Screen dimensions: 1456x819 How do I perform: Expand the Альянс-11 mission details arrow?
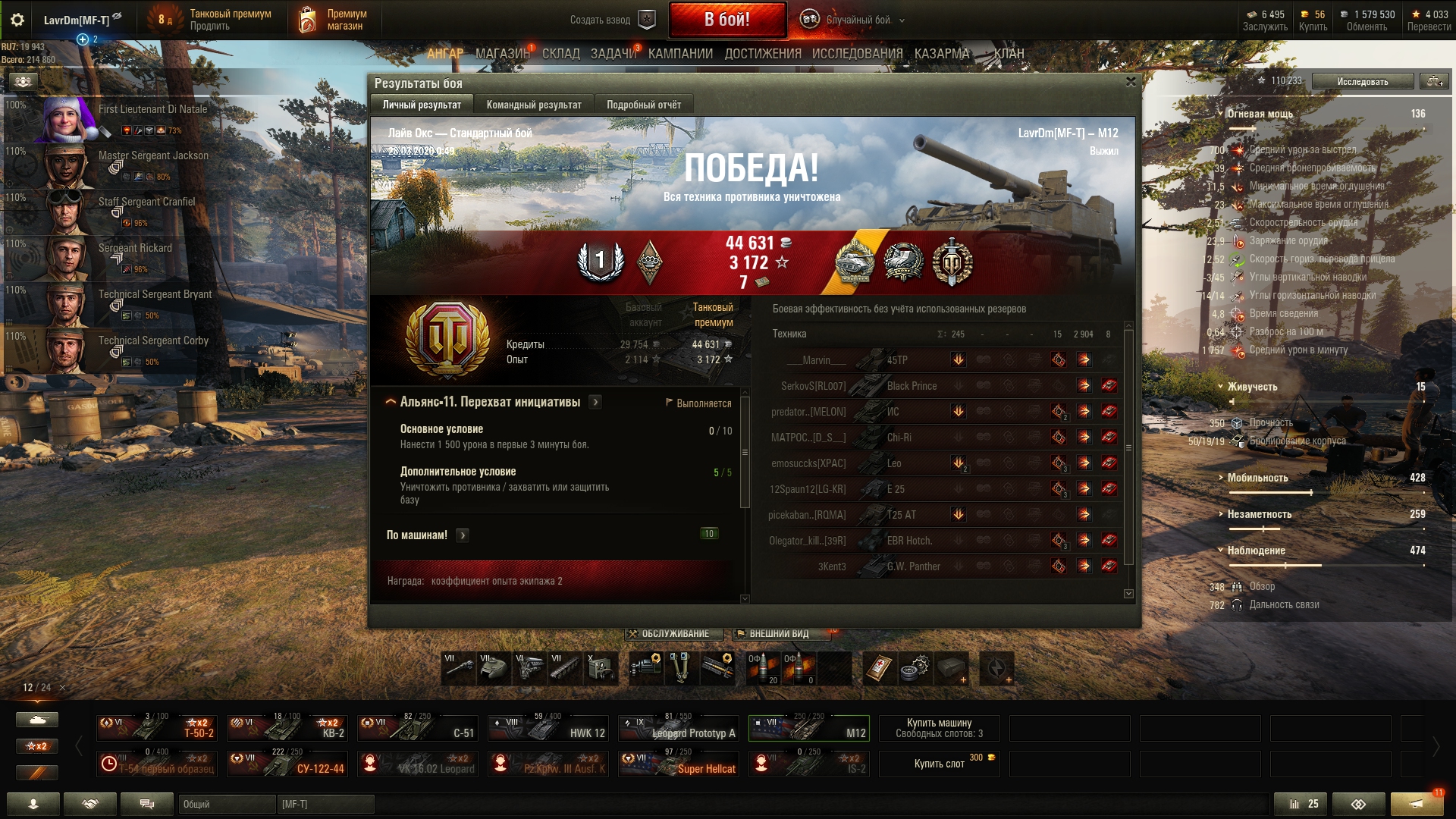point(595,402)
